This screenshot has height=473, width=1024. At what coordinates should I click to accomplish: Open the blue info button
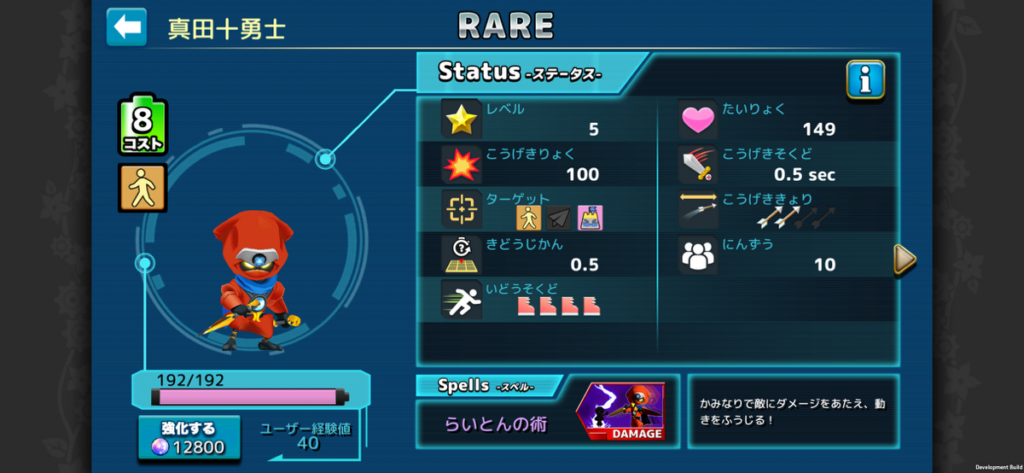coord(865,80)
